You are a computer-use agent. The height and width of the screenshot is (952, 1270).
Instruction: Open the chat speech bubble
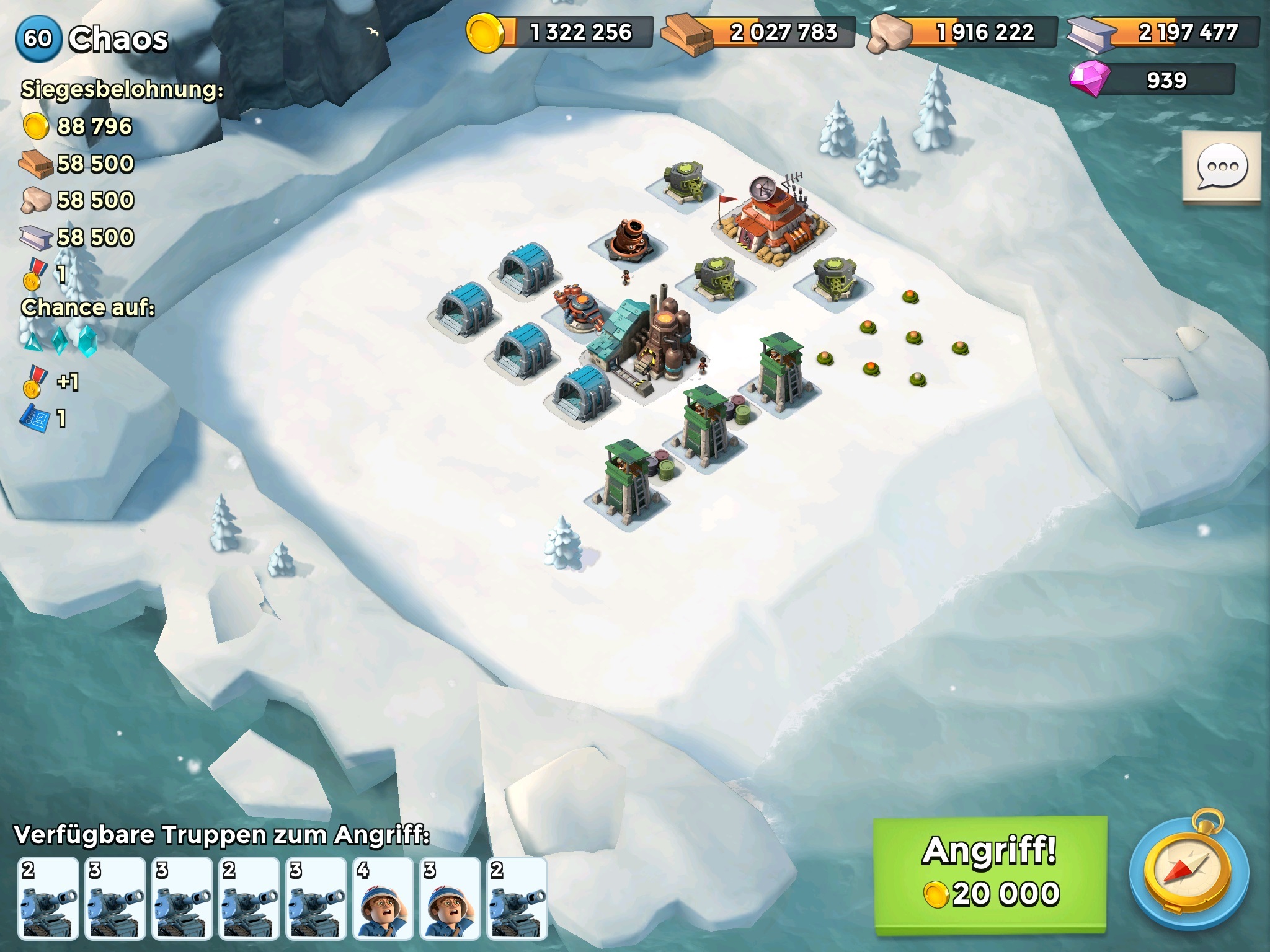point(1222,167)
